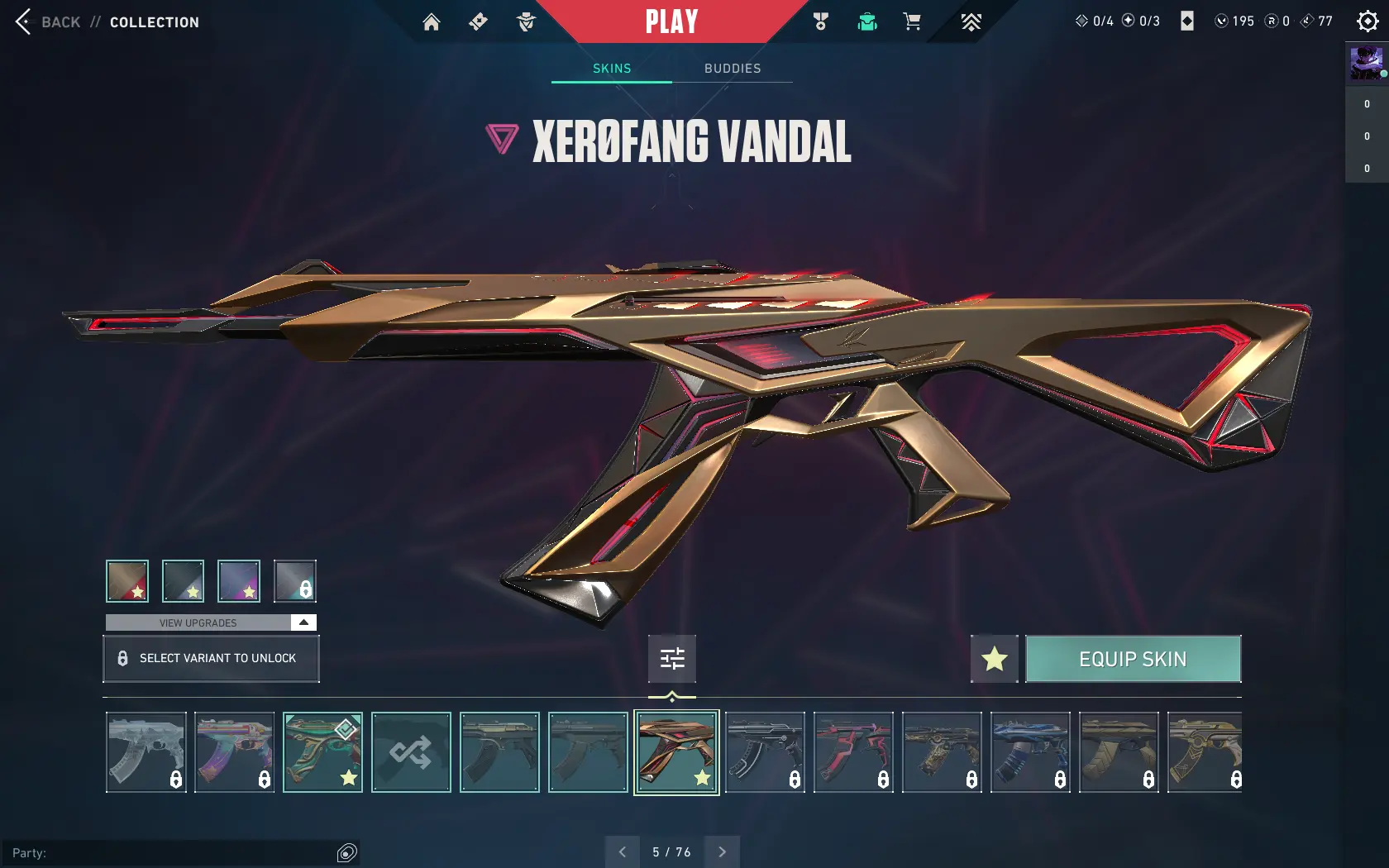The width and height of the screenshot is (1389, 868).
Task: Open the Agents screen
Action: click(x=525, y=21)
